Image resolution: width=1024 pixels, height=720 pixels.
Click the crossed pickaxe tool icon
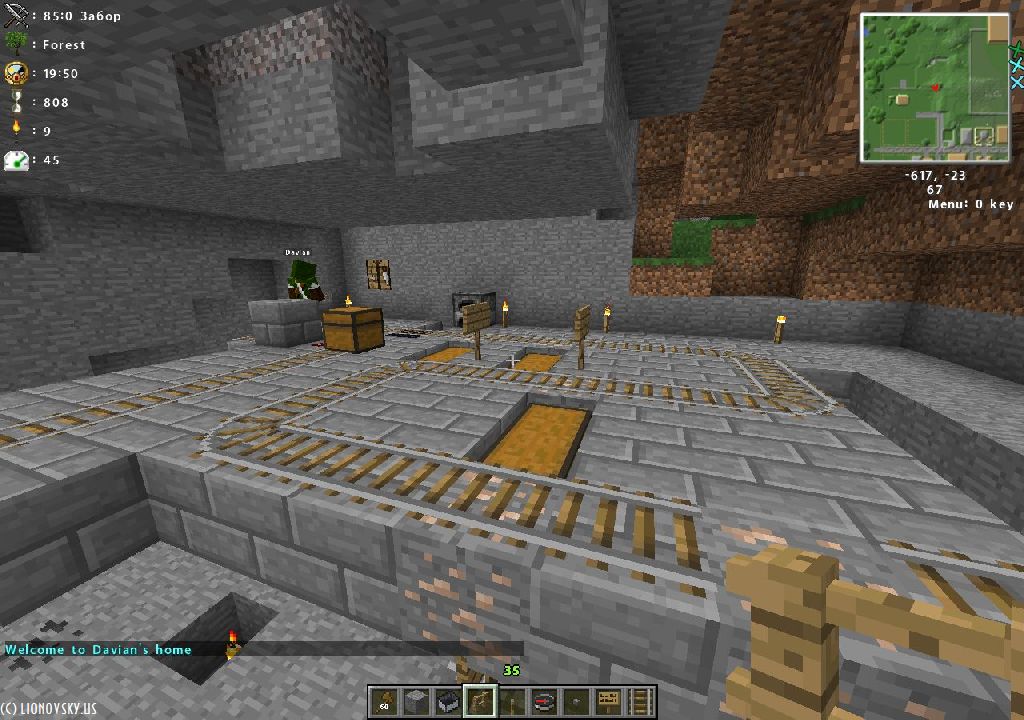point(17,16)
